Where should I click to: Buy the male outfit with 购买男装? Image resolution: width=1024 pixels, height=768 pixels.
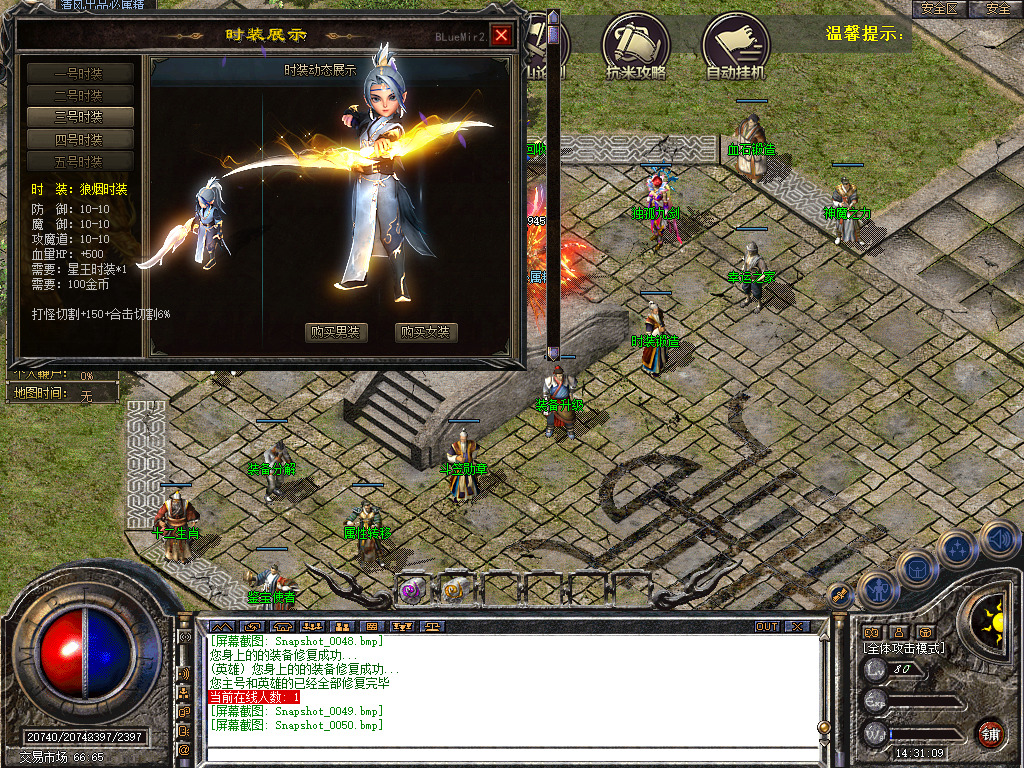point(336,333)
